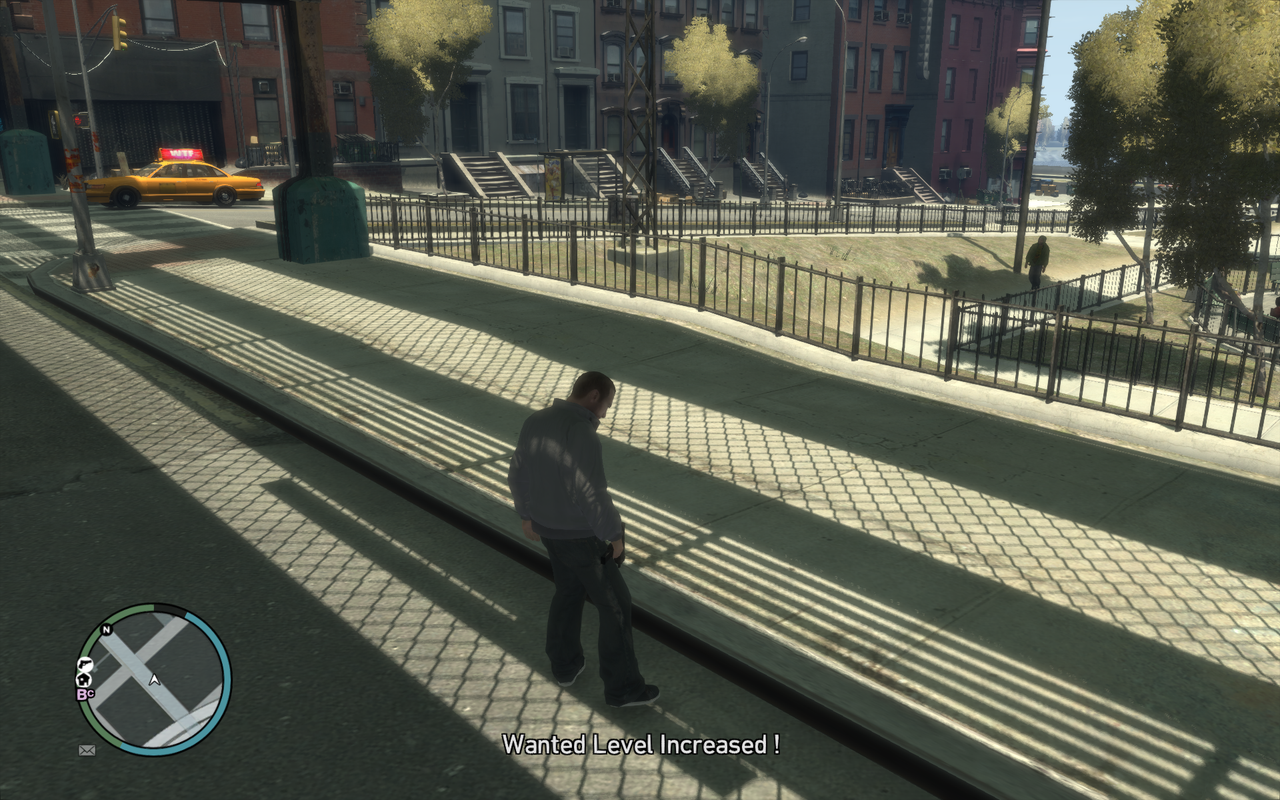The image size is (1280, 800).
Task: Click the white player arrow on radar
Action: pyautogui.click(x=155, y=680)
